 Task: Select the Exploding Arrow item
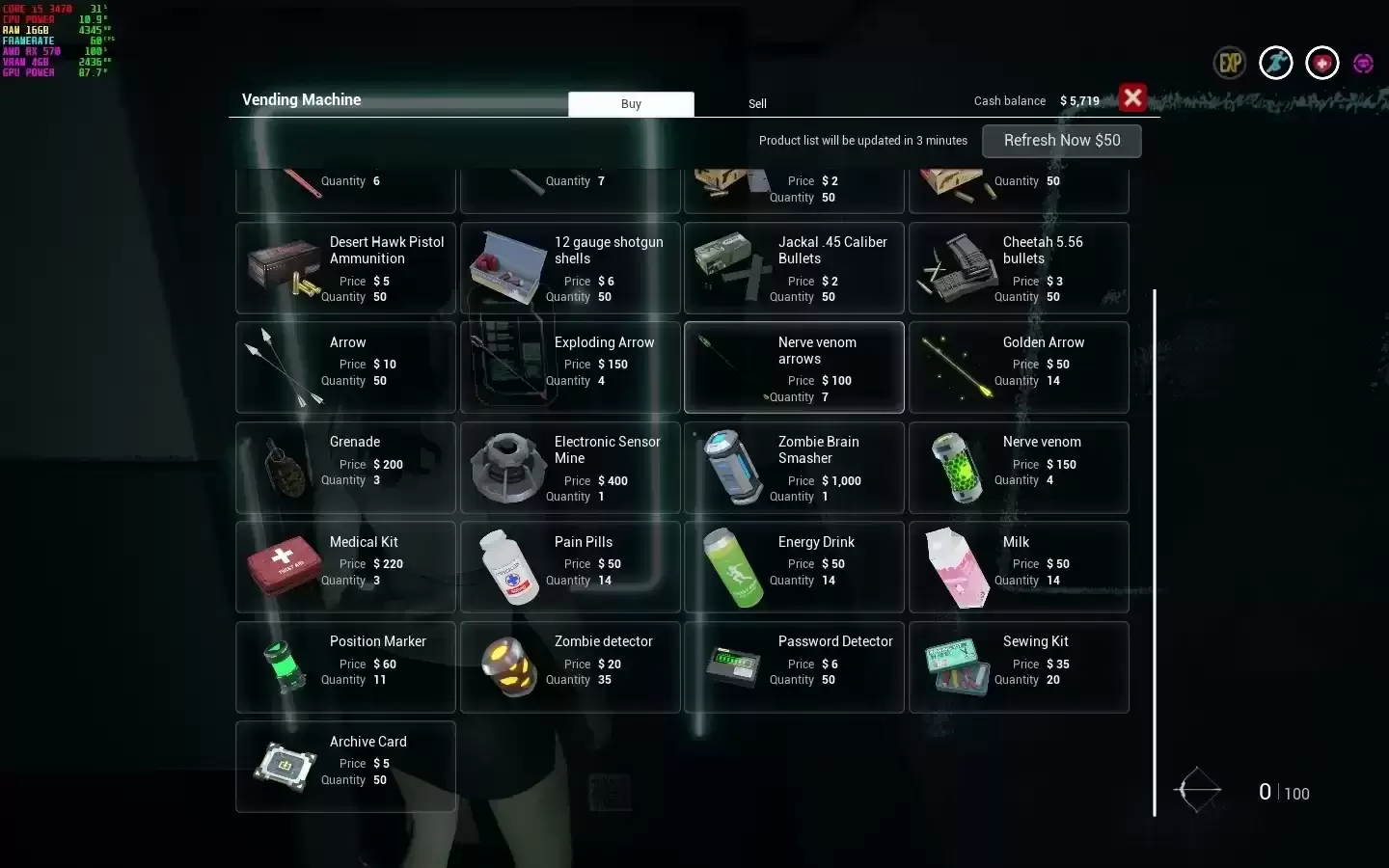pos(570,367)
